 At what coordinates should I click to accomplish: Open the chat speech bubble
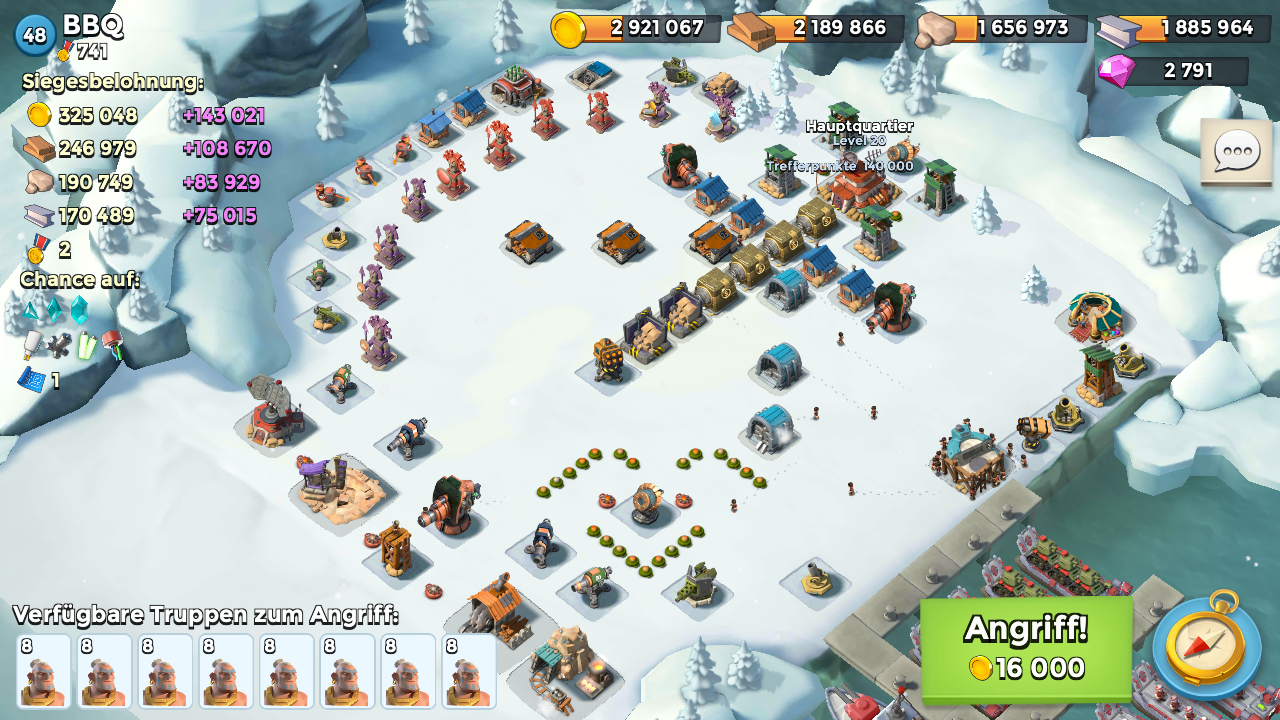point(1236,153)
